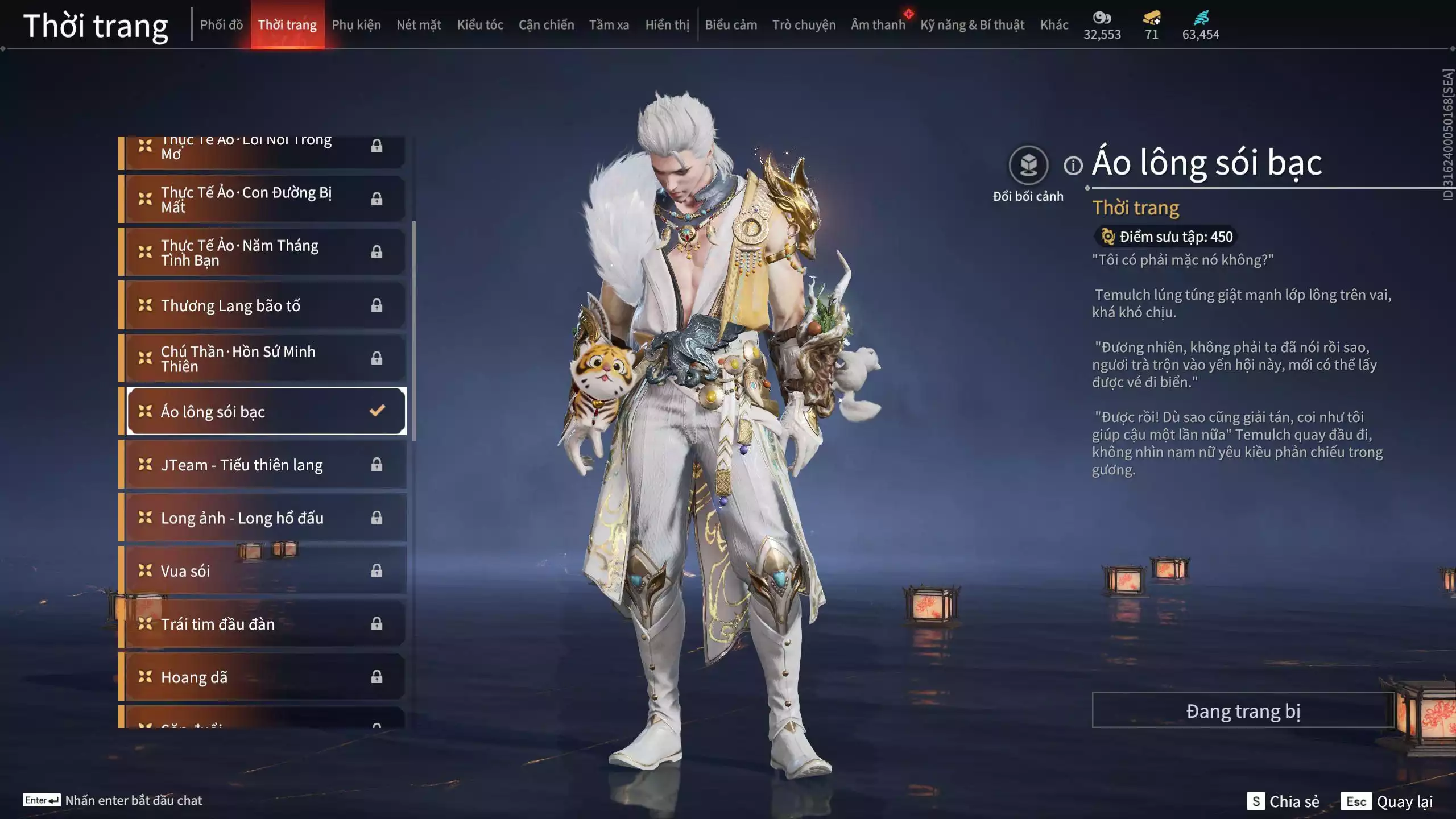
Task: Share the outfit with Chia sẻ
Action: pos(1284,801)
